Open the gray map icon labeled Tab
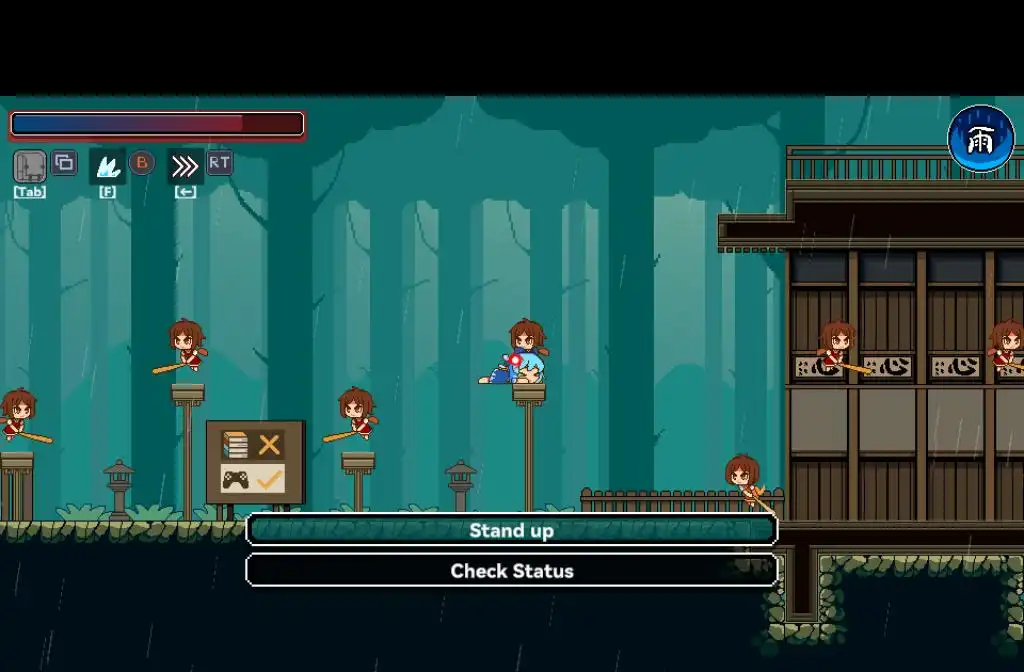The image size is (1024, 672). point(30,166)
